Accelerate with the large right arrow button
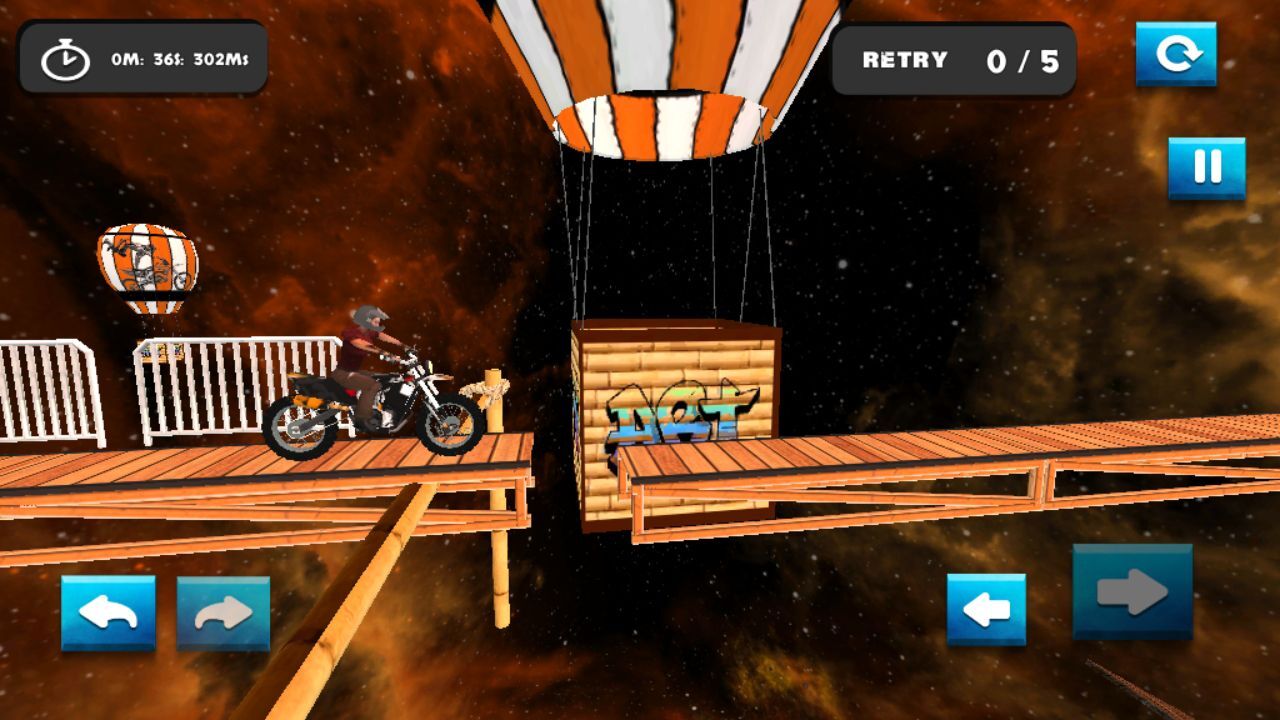Viewport: 1280px width, 720px height. 1132,592
